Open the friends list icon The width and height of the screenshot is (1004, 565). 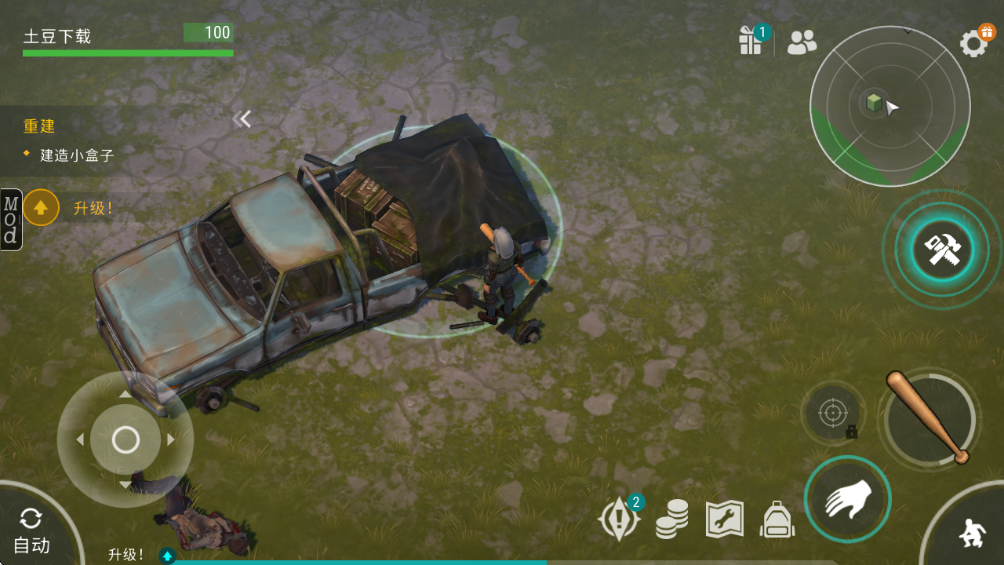(801, 42)
